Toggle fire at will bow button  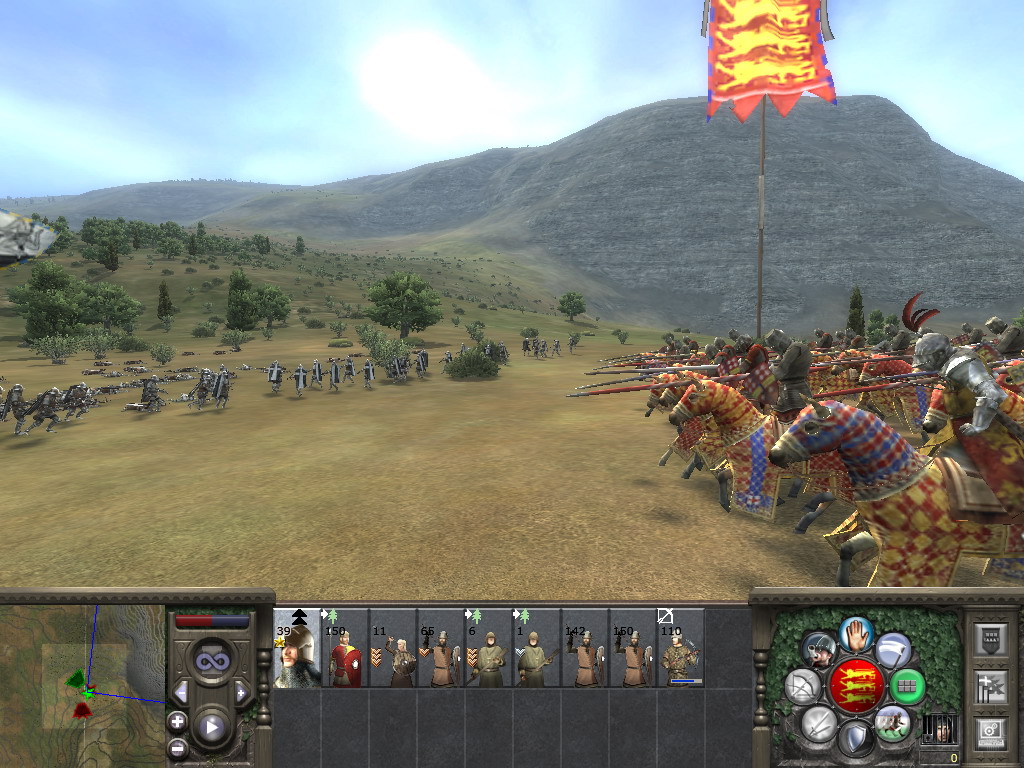tap(803, 686)
